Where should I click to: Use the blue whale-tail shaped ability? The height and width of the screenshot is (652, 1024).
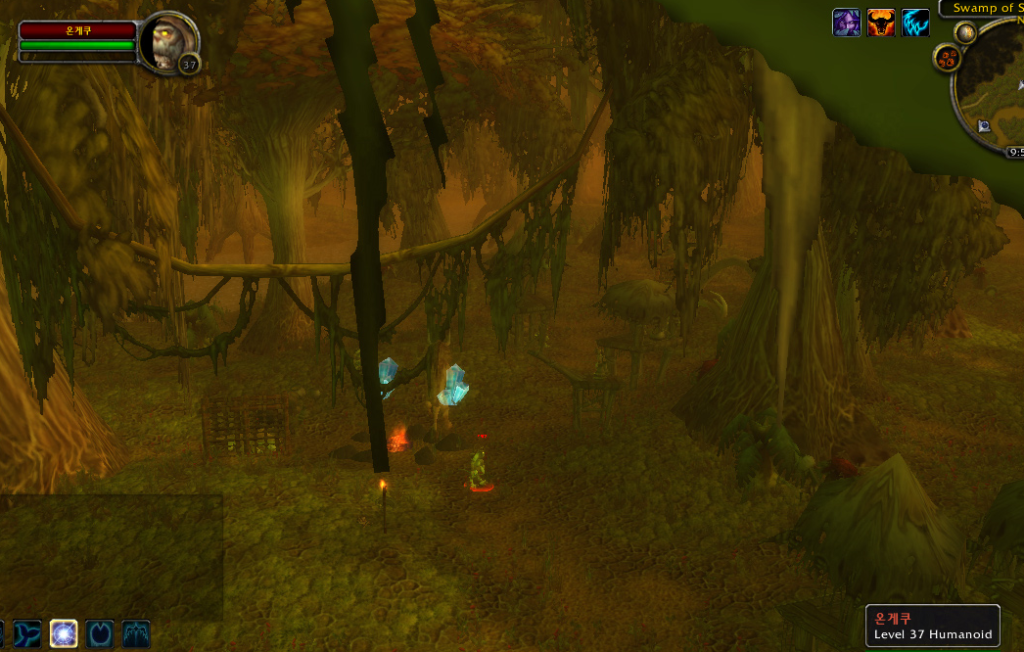point(27,633)
